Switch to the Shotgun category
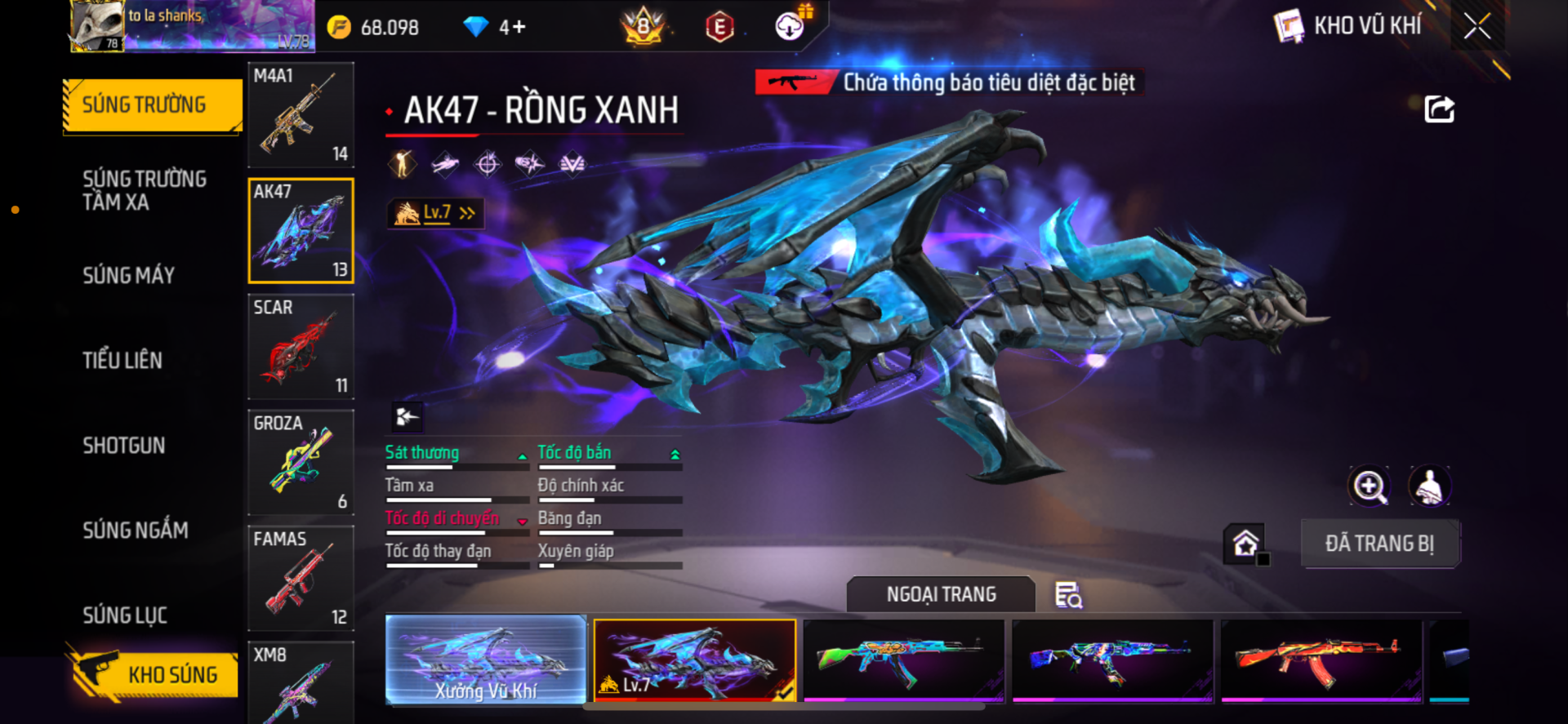This screenshot has width=1568, height=724. pos(124,446)
